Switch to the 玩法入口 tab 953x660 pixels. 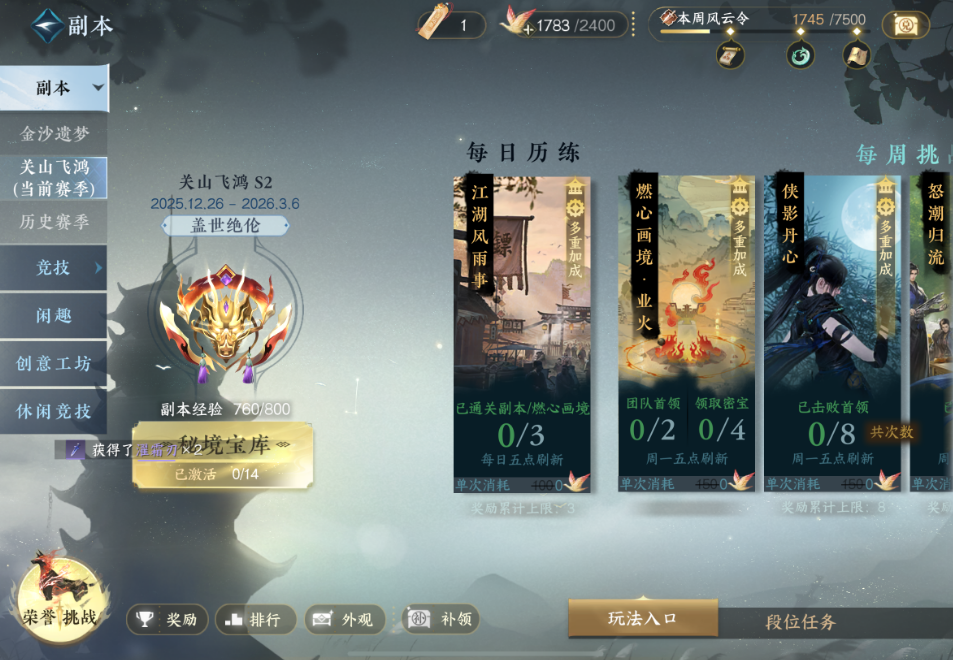643,619
